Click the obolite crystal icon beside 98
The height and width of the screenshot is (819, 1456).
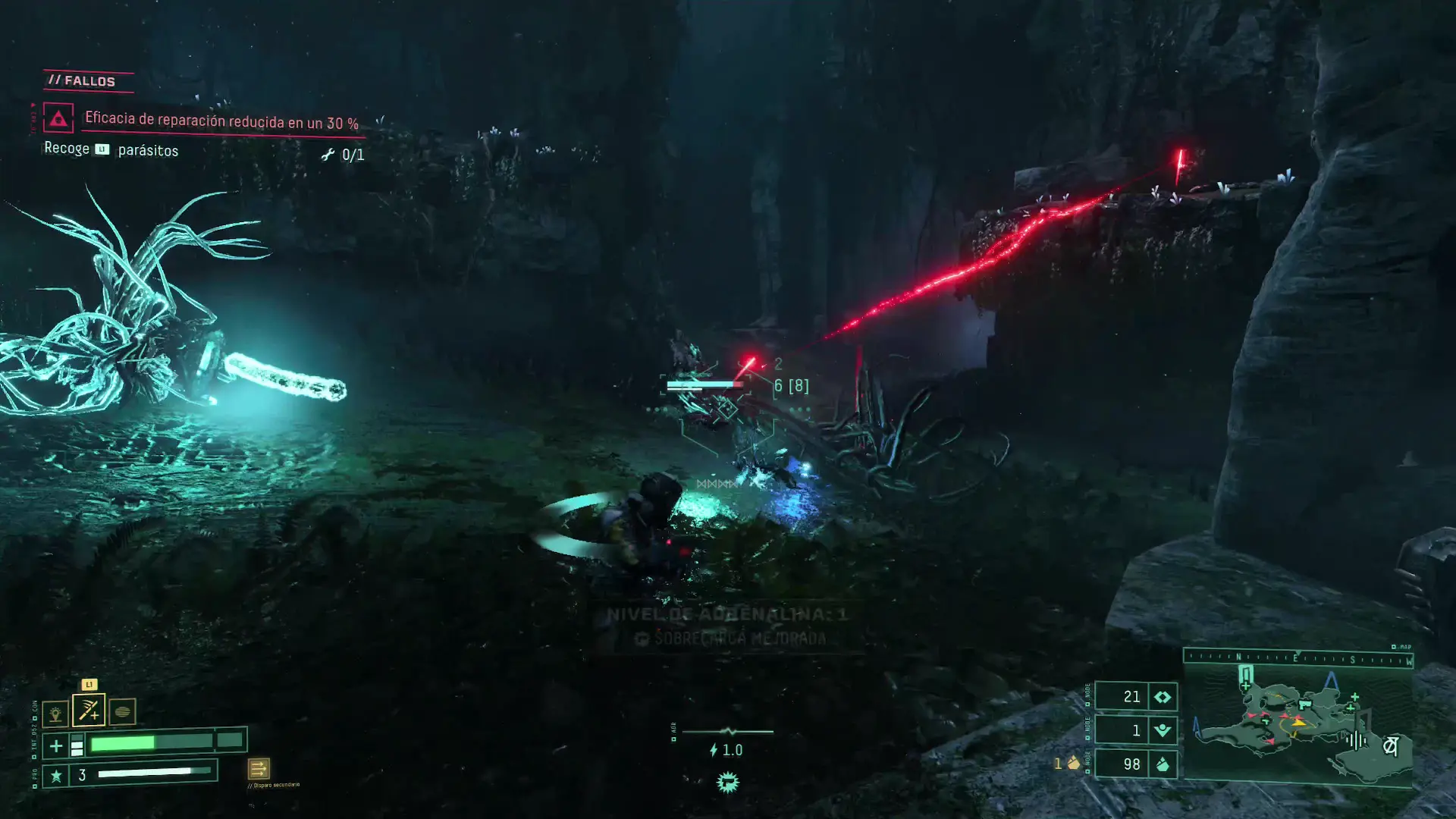coord(1163,764)
